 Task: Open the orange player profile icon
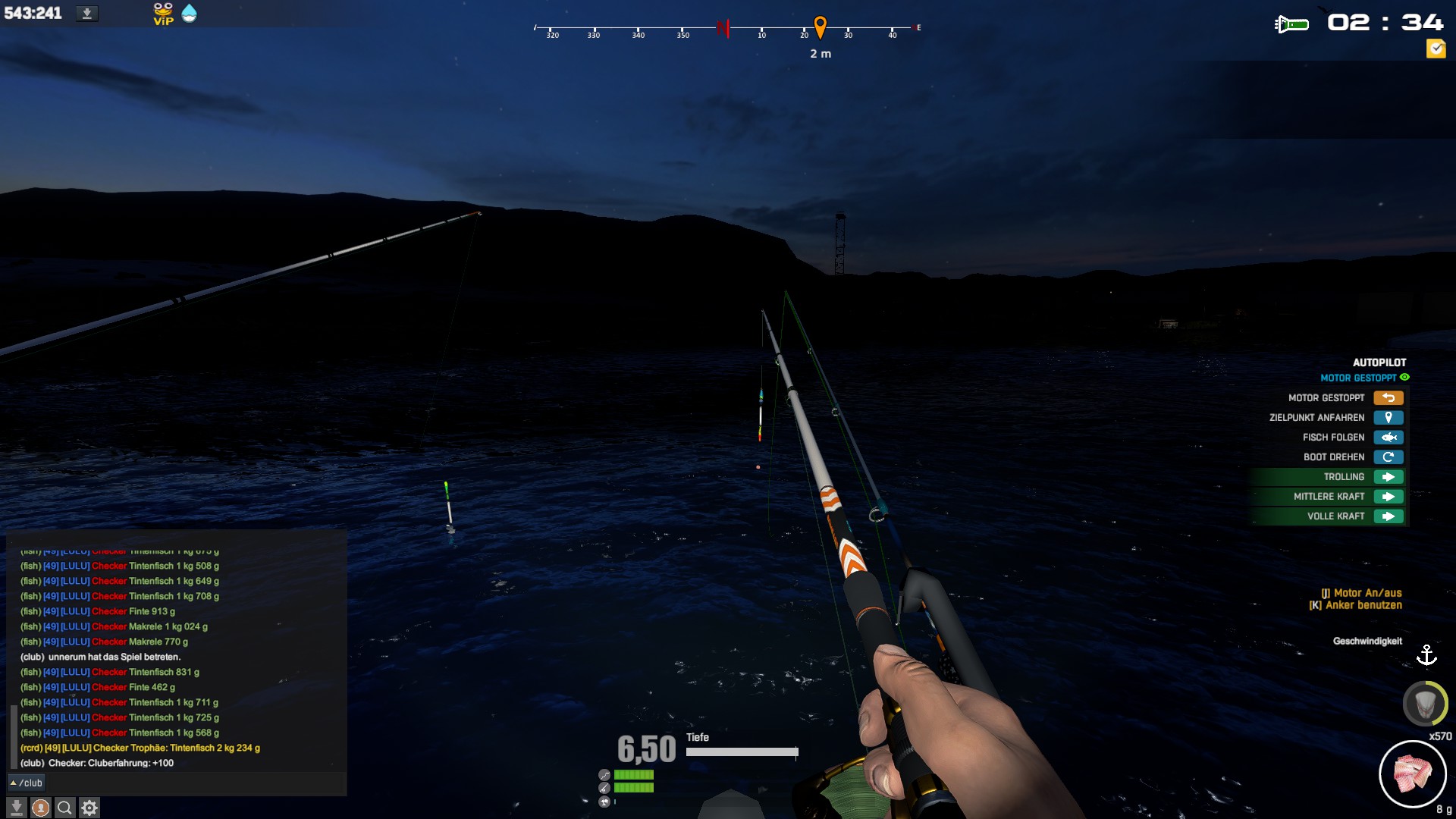pos(41,808)
